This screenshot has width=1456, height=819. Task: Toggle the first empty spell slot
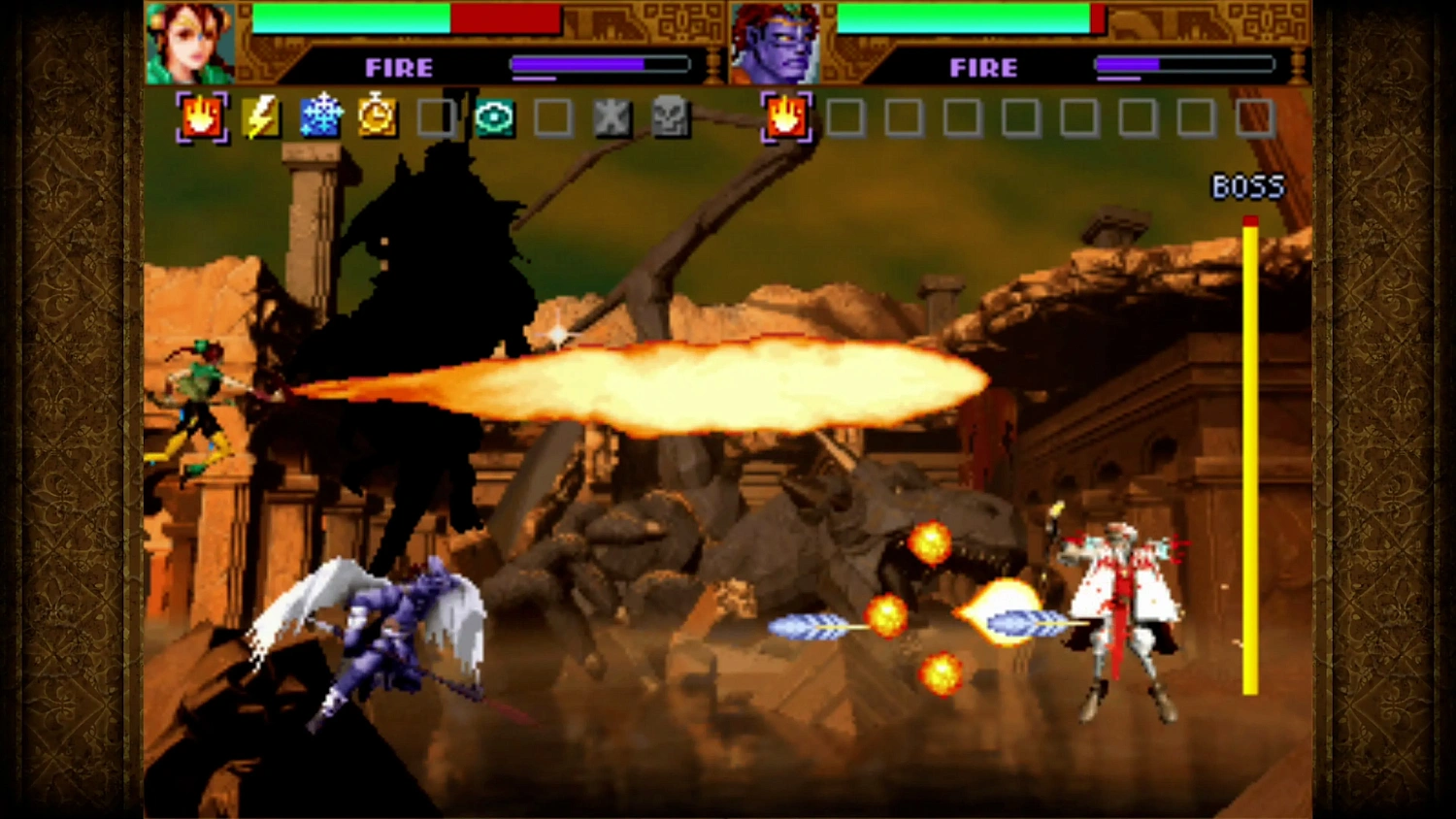click(435, 115)
